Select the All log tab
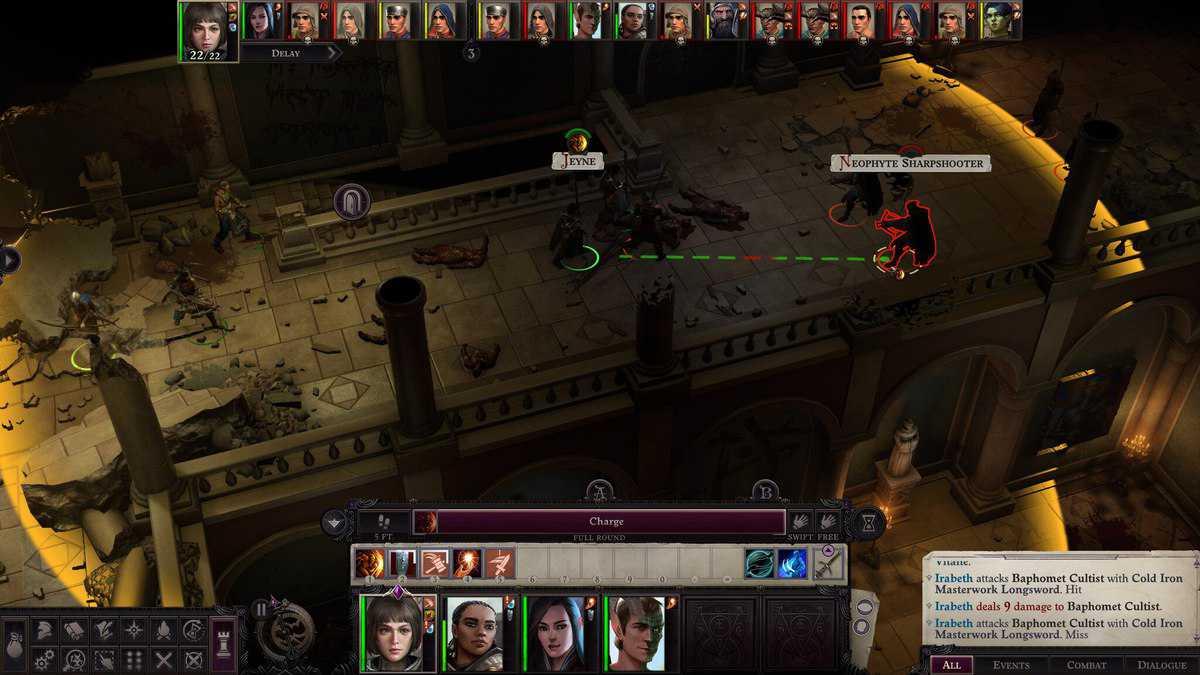Viewport: 1200px width, 675px height. coord(951,665)
